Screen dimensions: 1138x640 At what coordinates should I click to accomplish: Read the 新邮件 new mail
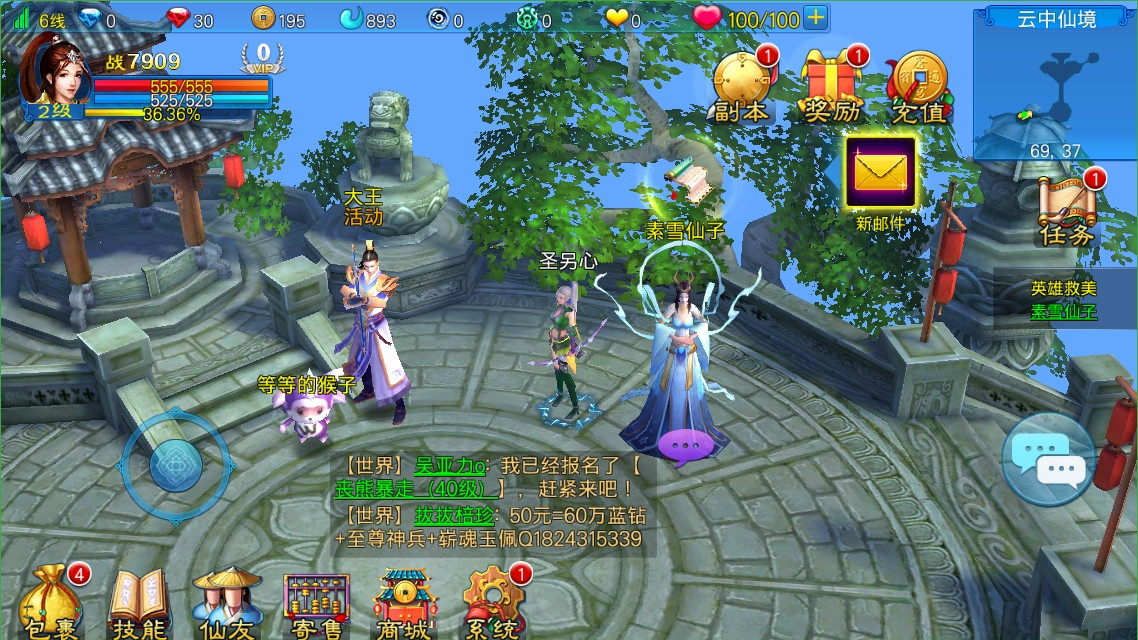tap(880, 174)
